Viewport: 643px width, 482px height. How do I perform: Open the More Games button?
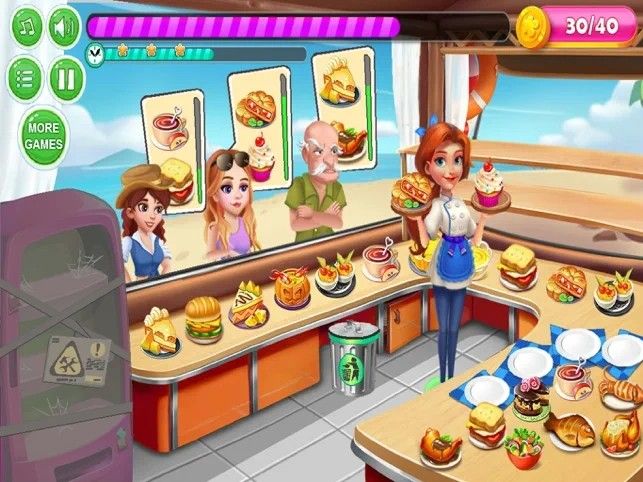(x=44, y=137)
